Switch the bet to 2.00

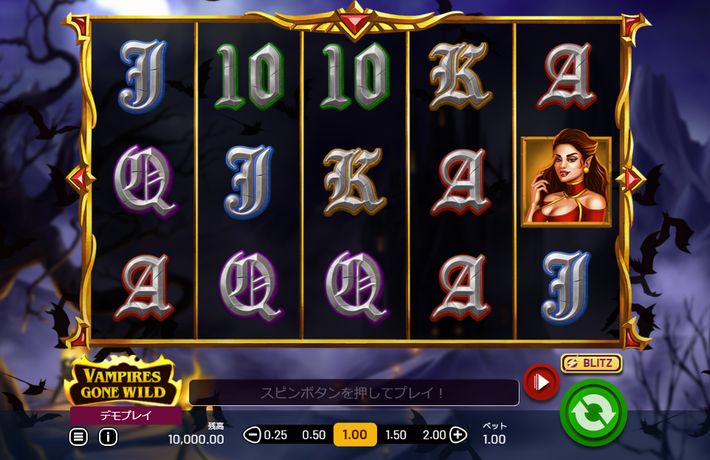(x=434, y=435)
